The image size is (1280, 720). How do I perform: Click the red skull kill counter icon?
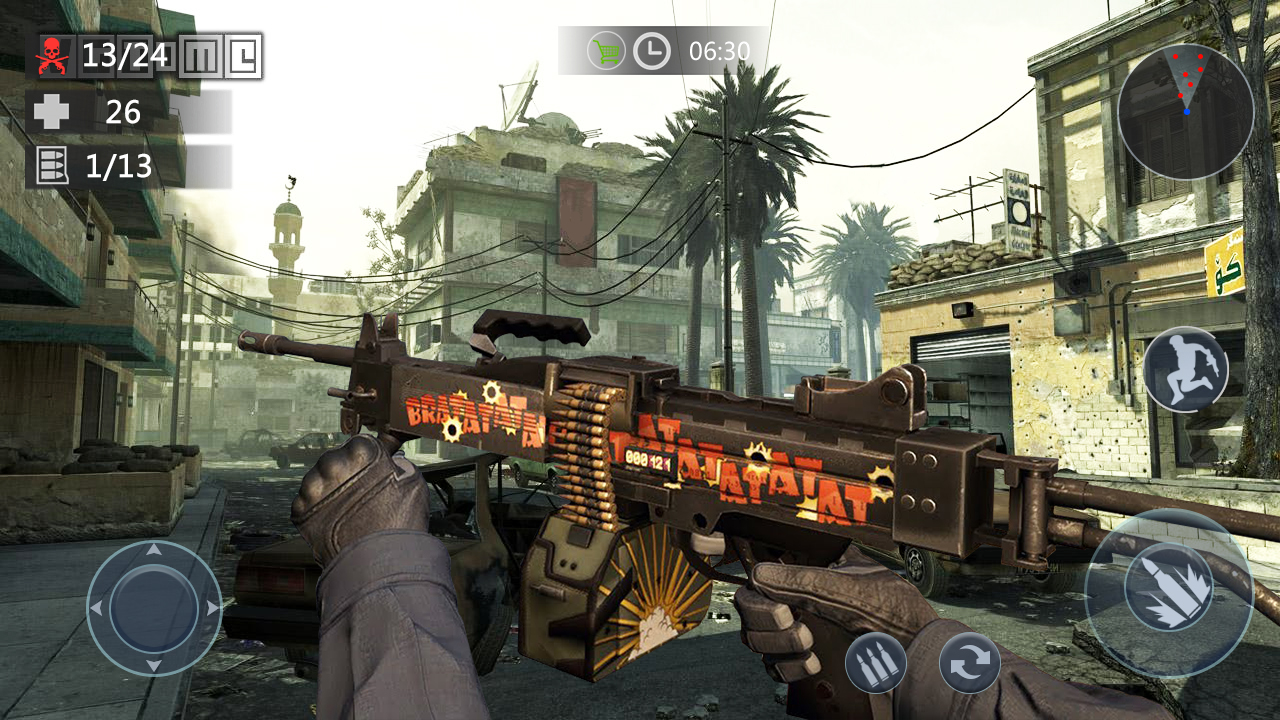coord(52,54)
